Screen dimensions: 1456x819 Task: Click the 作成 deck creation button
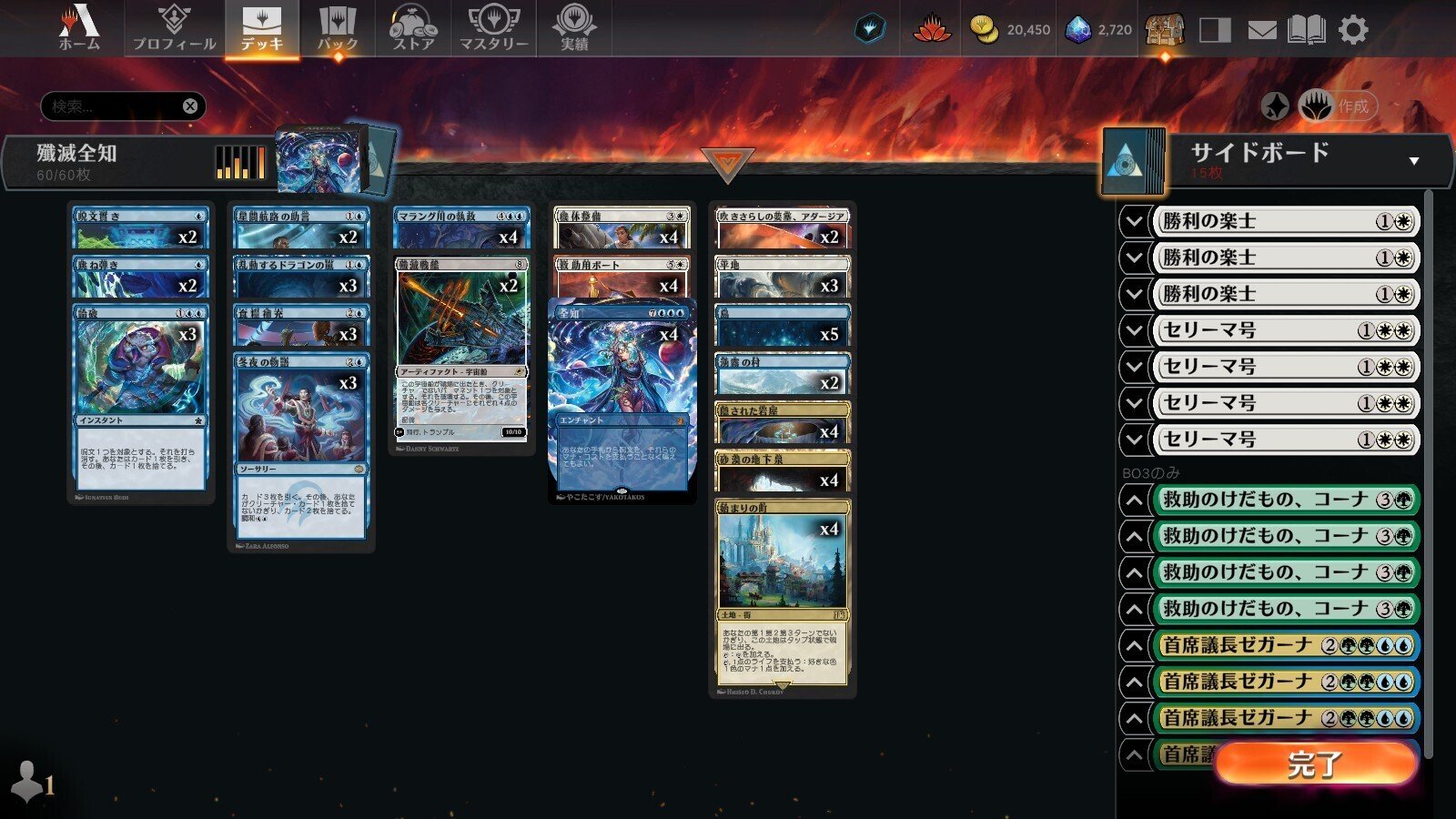coord(1354,105)
